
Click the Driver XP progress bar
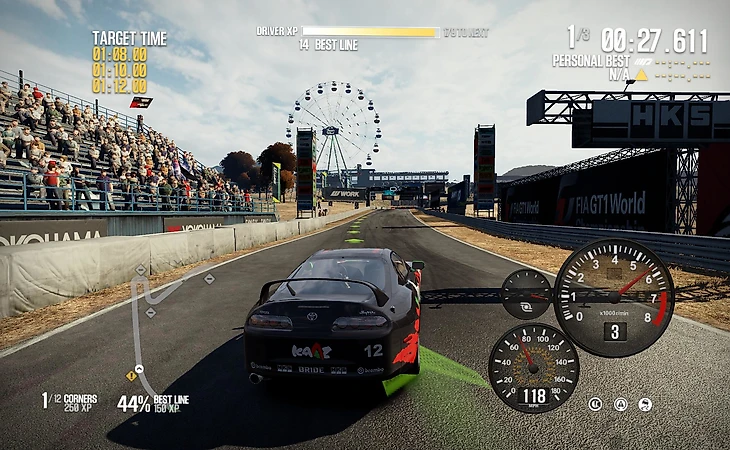point(370,32)
